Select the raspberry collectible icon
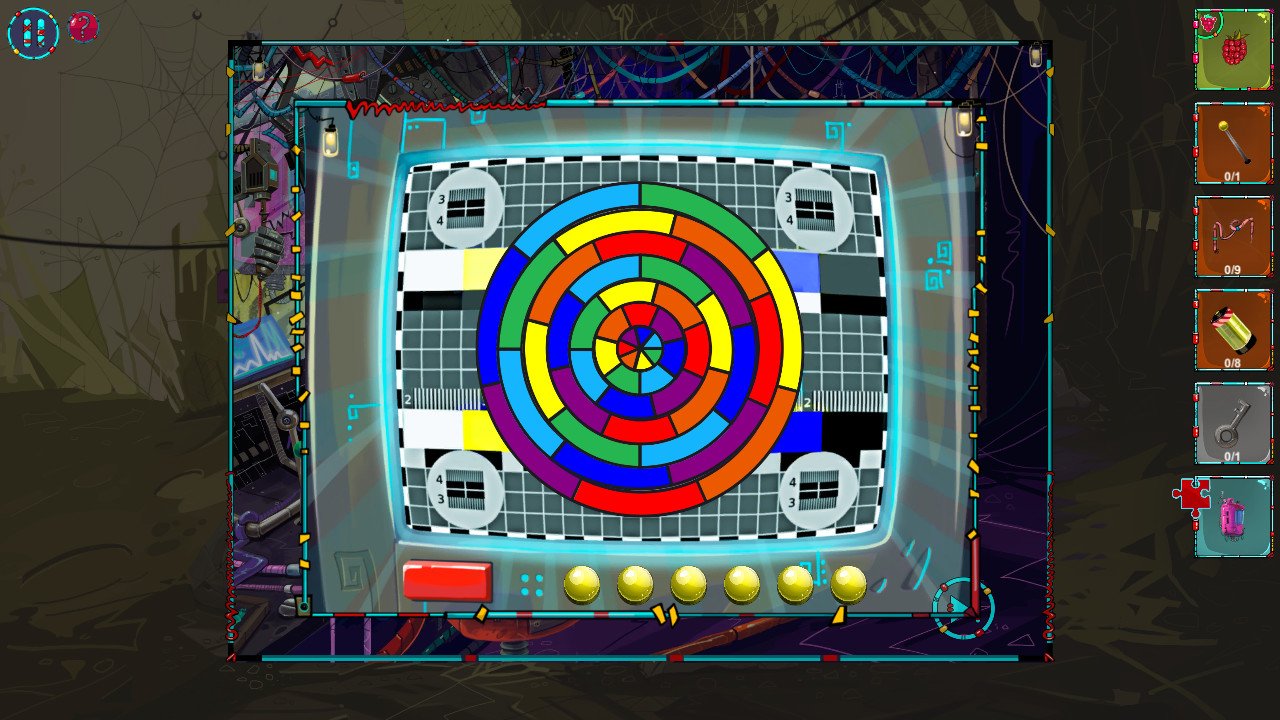This screenshot has width=1280, height=720. coord(1232,51)
